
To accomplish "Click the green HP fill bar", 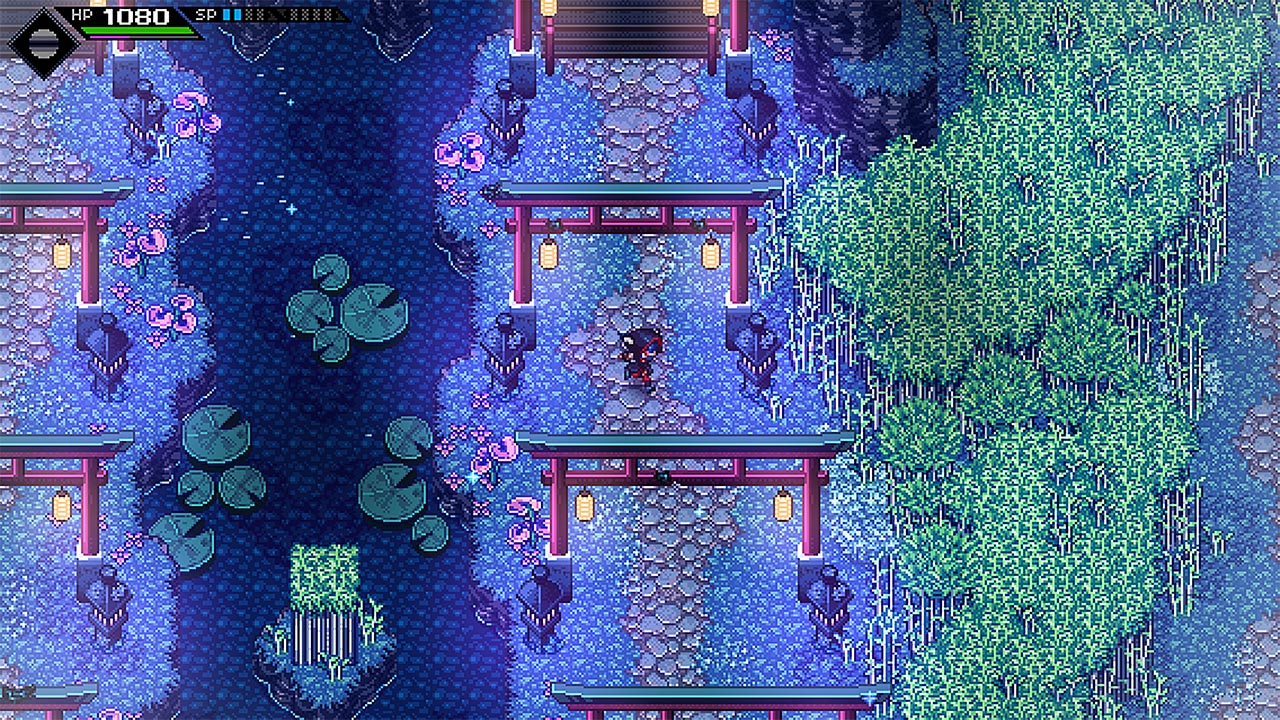I will coord(138,30).
